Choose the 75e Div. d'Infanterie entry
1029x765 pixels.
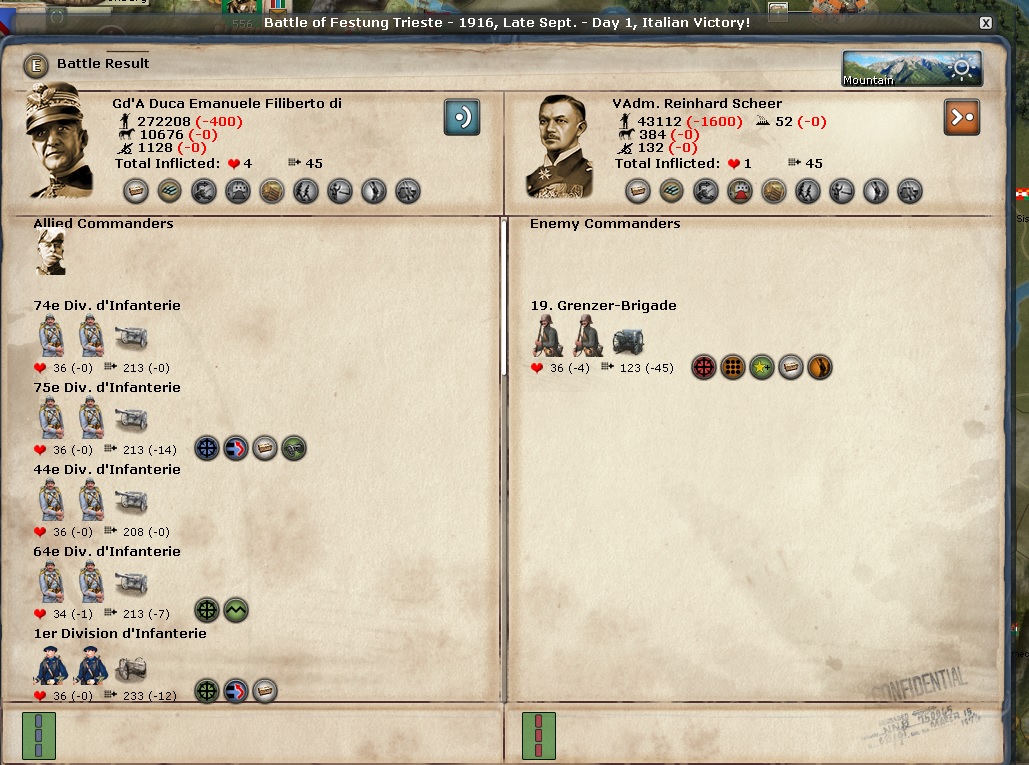[107, 388]
